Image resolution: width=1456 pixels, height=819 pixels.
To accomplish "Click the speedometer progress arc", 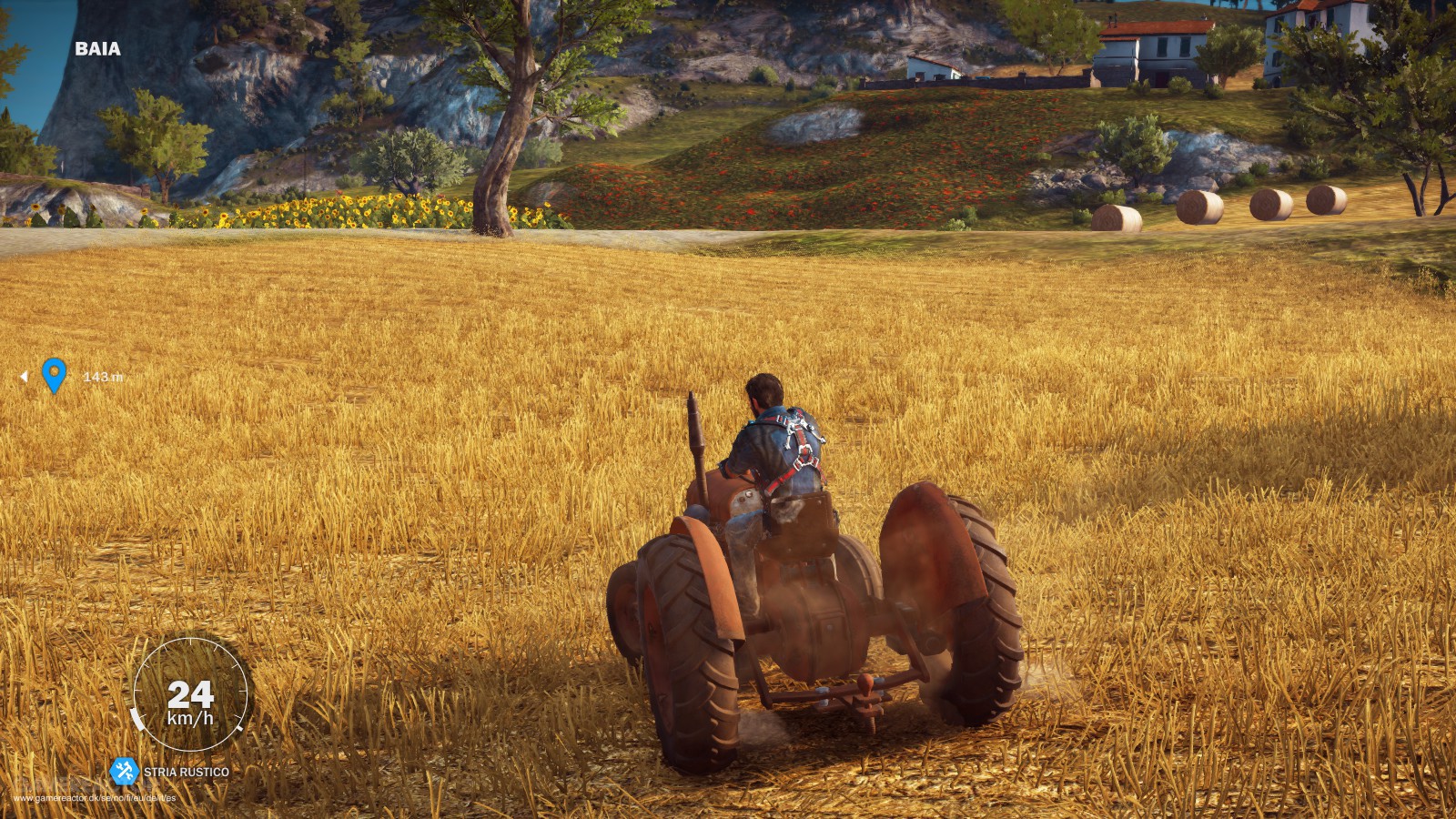I will [x=138, y=719].
